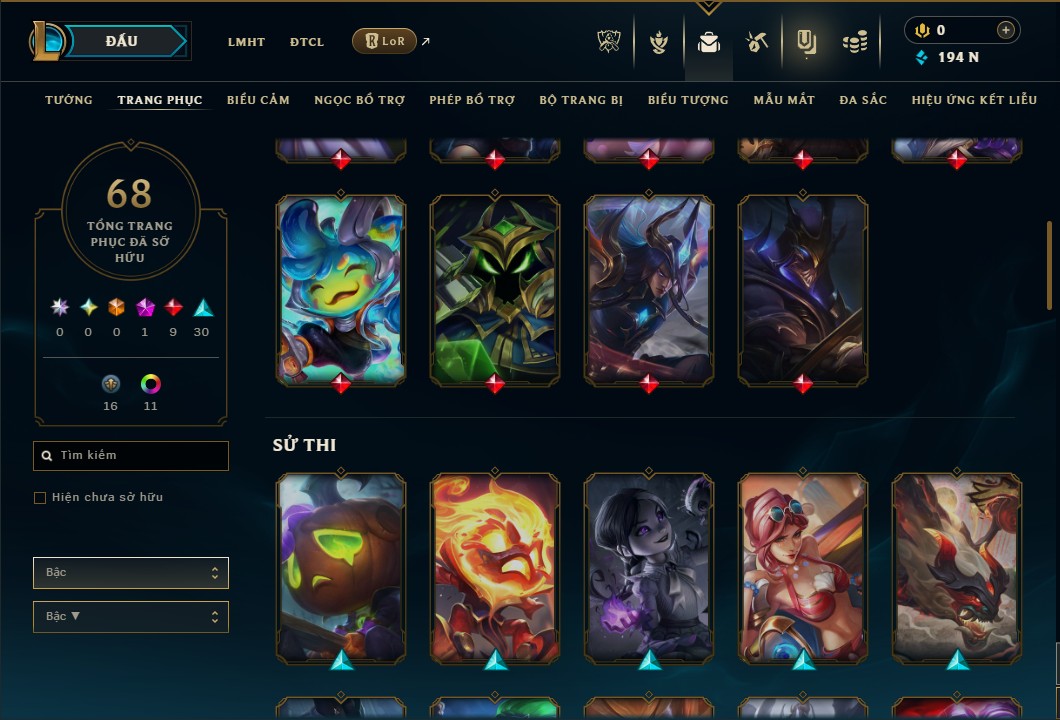Switch to ĐTCL game mode
Viewport: 1060px width, 720px height.
point(307,42)
